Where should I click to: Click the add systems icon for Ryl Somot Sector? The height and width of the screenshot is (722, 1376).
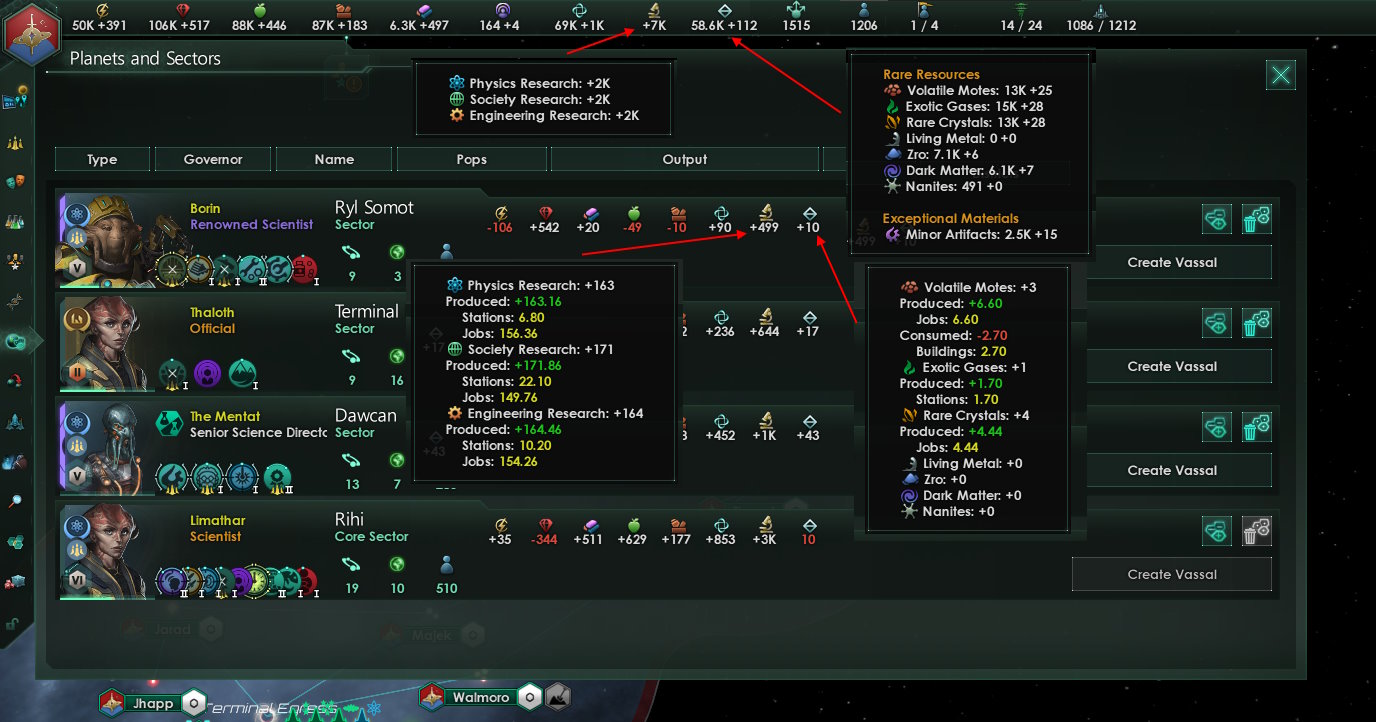(1217, 220)
